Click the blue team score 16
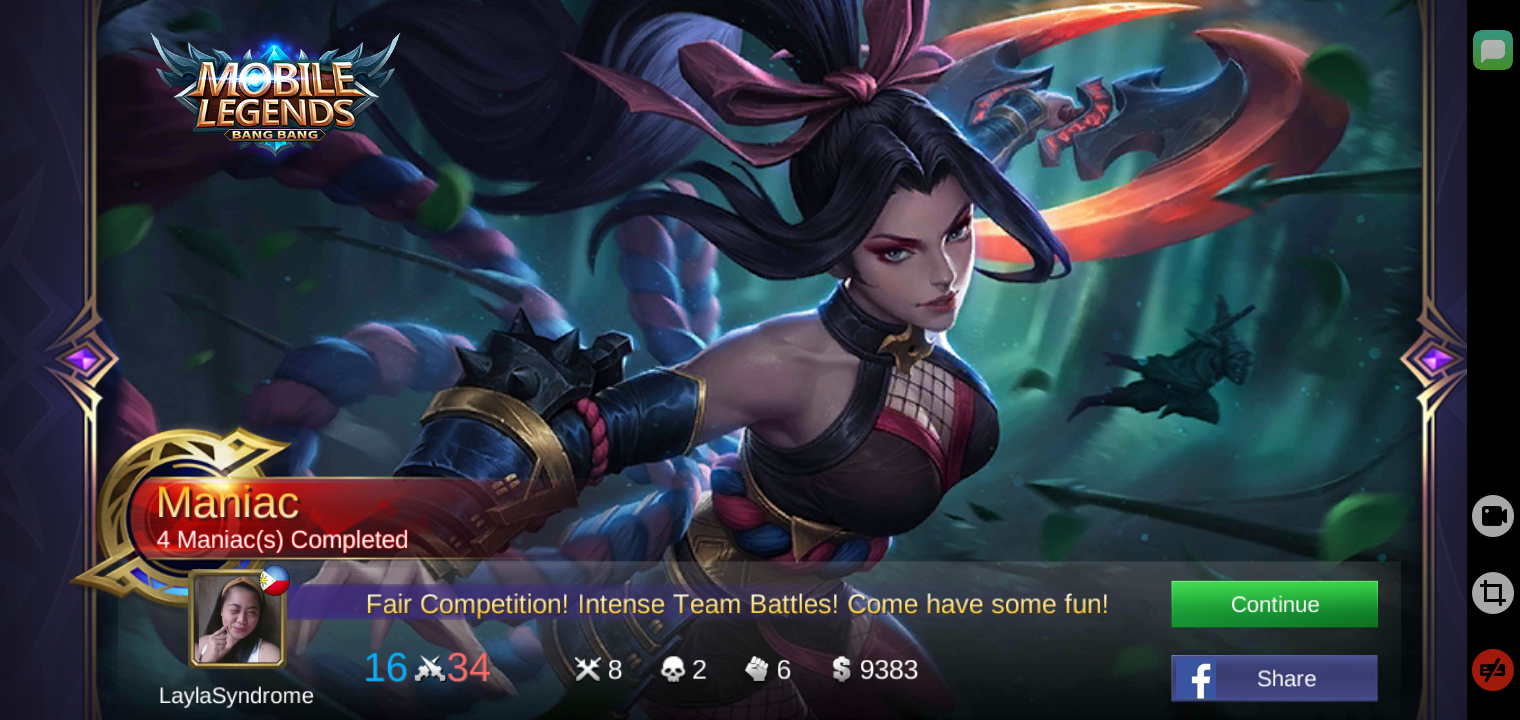1520x720 pixels. 386,670
